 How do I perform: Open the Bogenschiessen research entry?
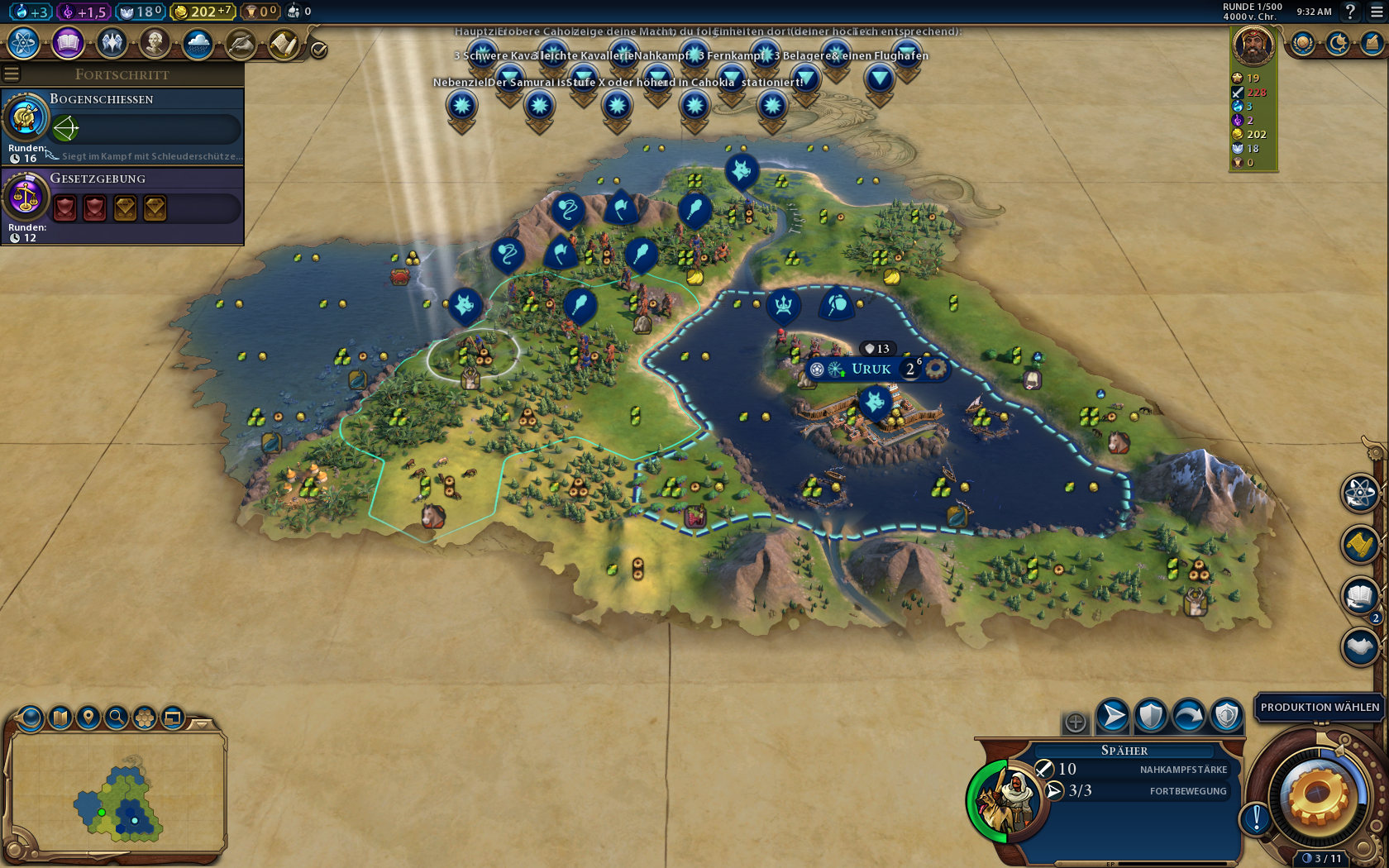[122, 126]
